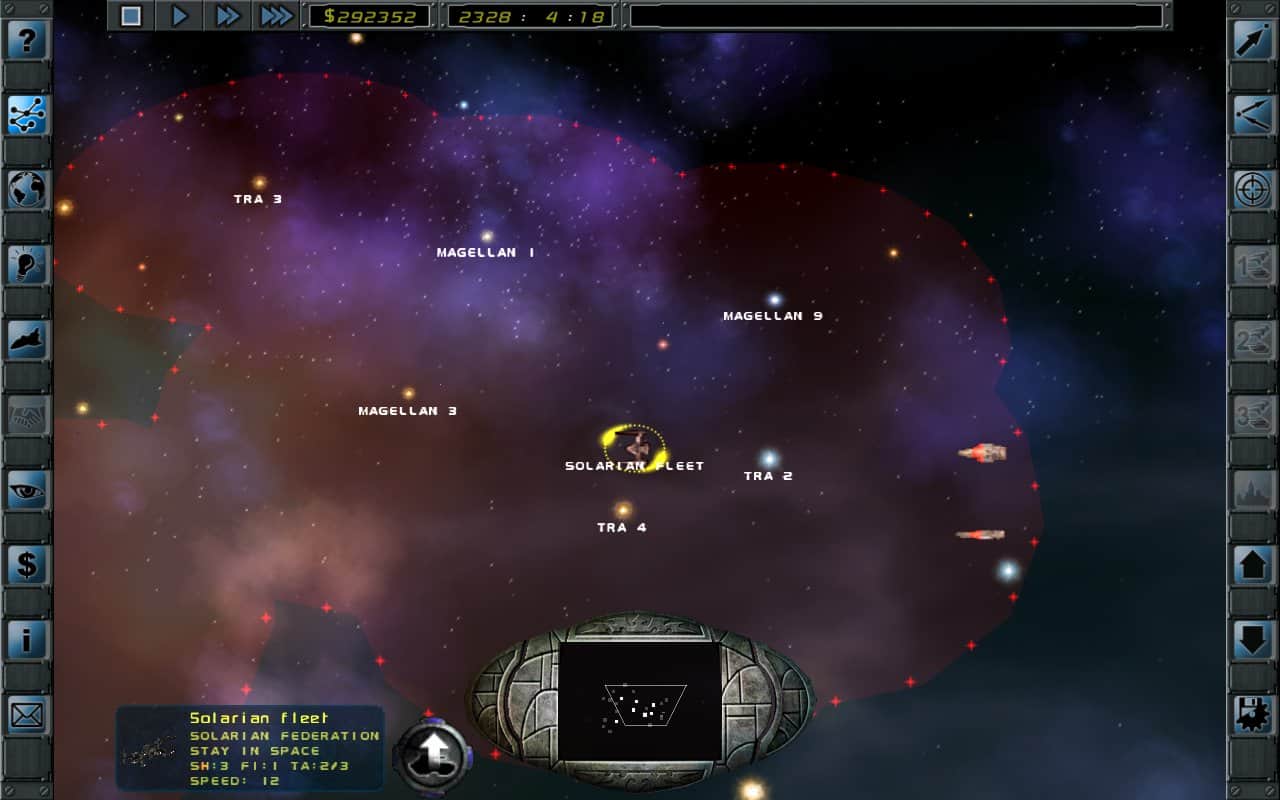Click the compass dividers icon

click(x=1253, y=115)
